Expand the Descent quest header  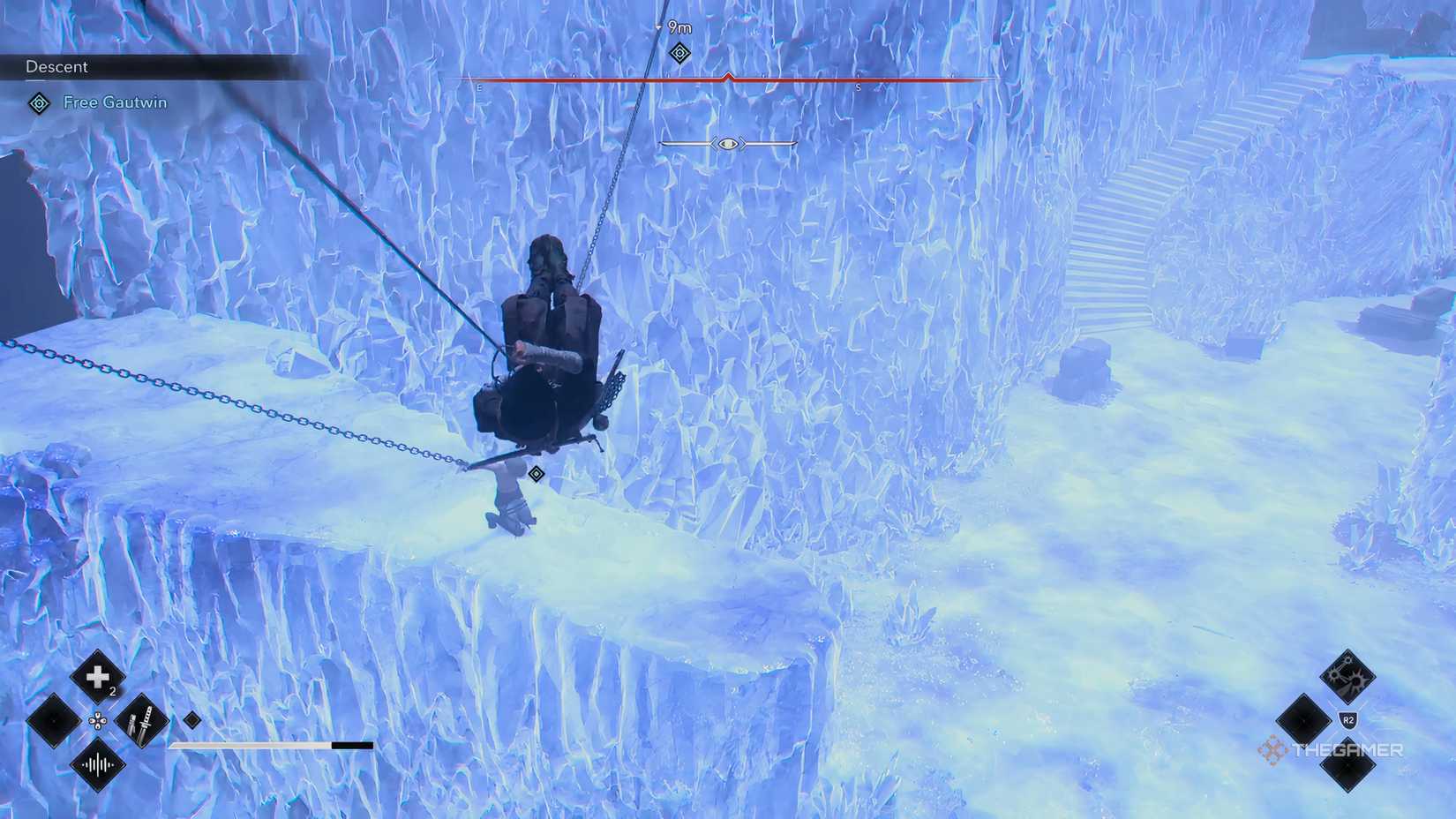pyautogui.click(x=56, y=66)
